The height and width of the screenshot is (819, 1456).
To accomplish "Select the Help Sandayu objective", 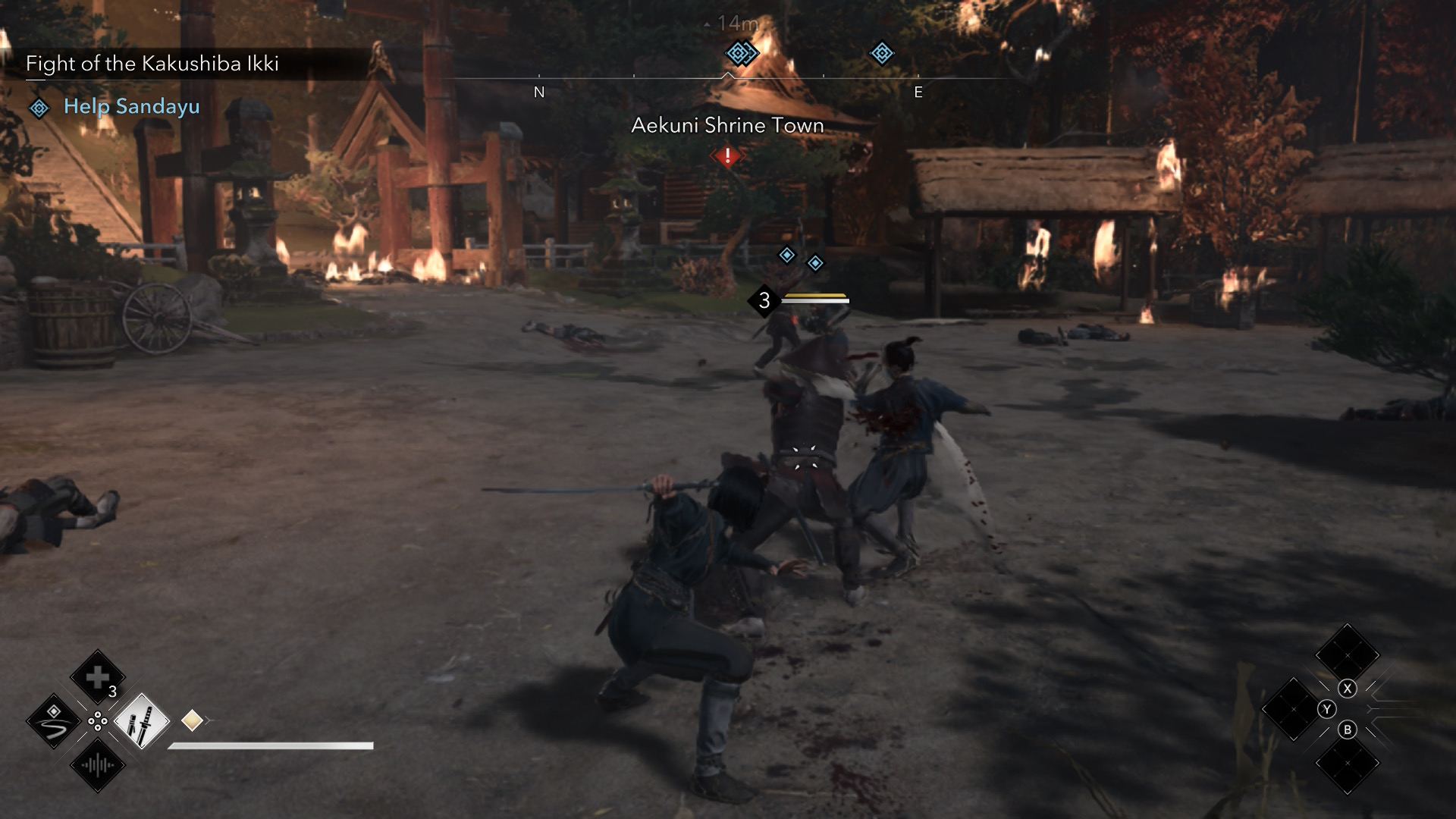I will (x=131, y=107).
